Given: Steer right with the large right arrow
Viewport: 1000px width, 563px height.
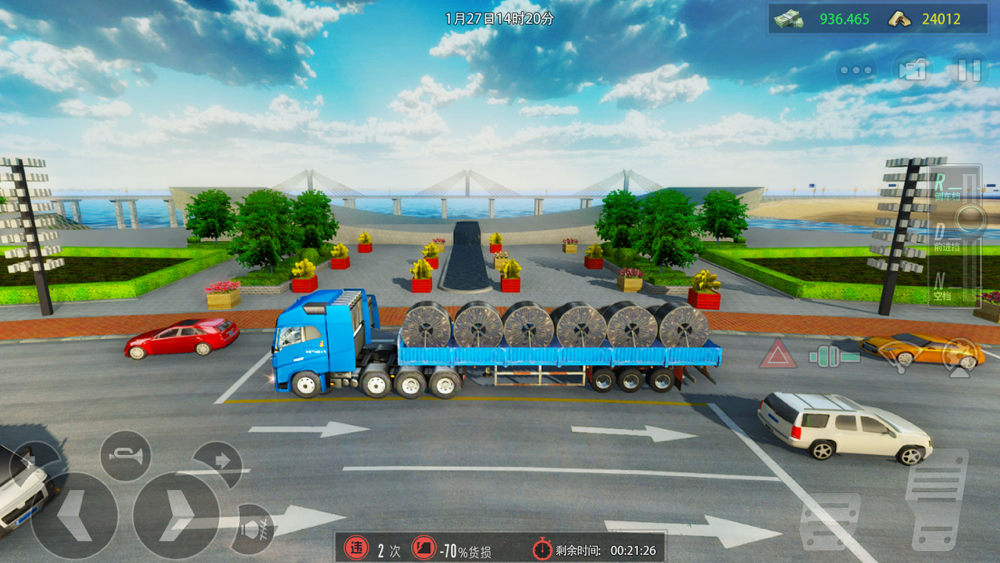Looking at the screenshot, I should (177, 515).
